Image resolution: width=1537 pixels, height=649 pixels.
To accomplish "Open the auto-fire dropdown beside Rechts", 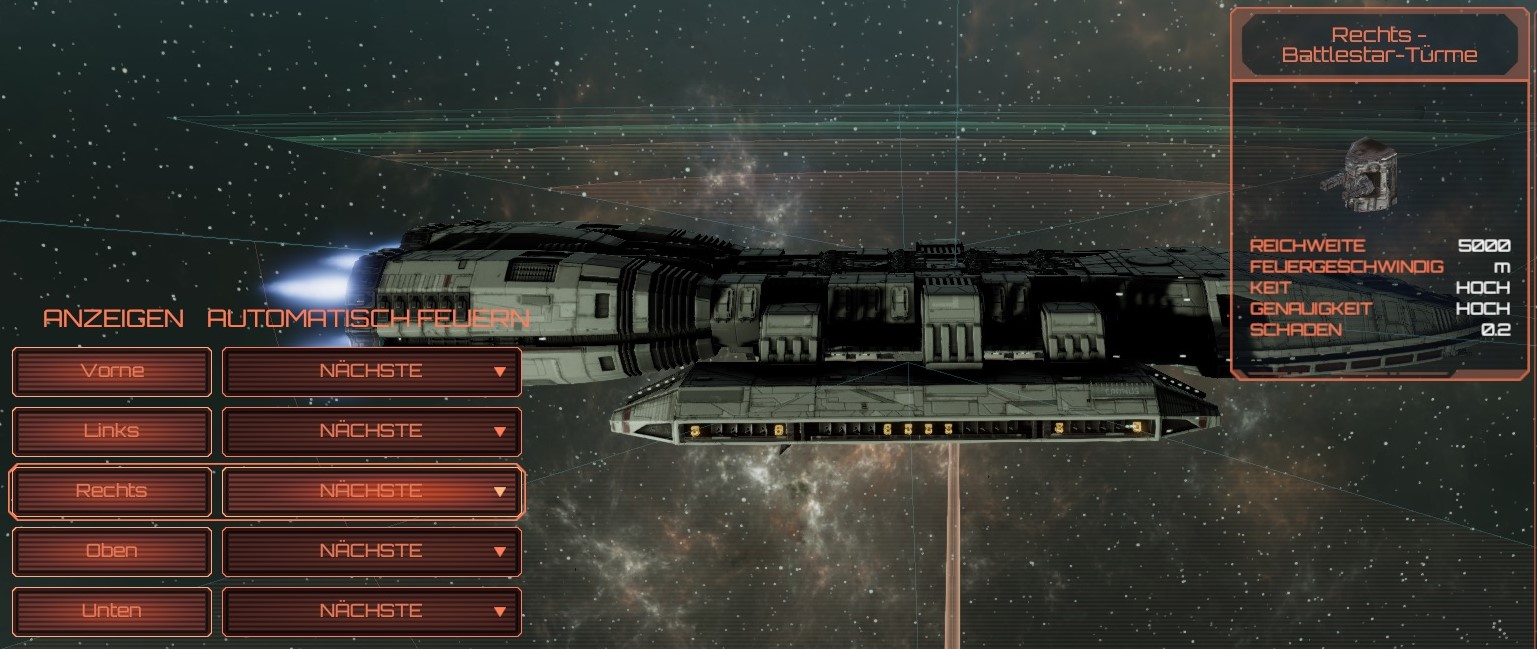I will (372, 491).
